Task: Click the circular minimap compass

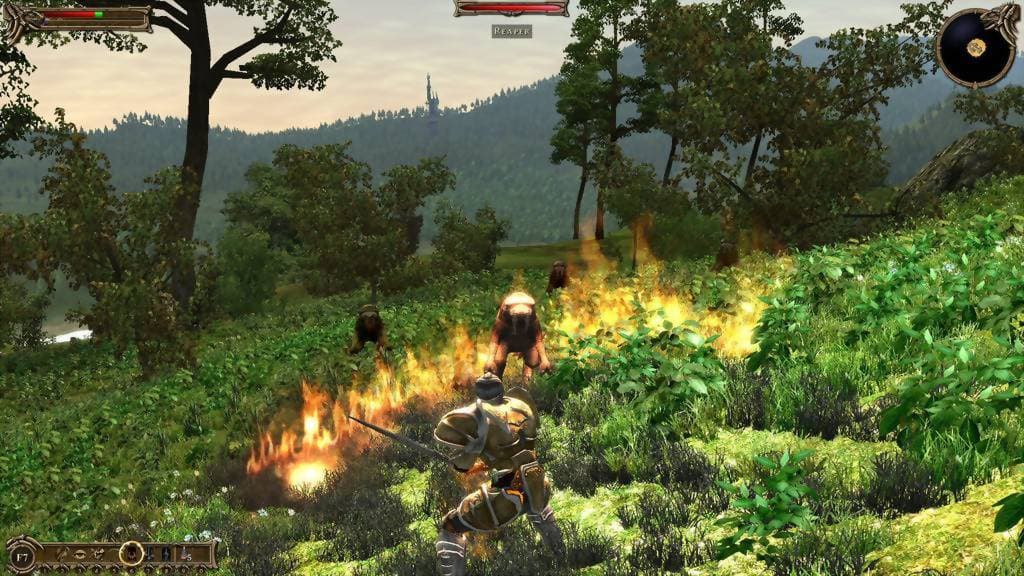Action: (x=975, y=47)
